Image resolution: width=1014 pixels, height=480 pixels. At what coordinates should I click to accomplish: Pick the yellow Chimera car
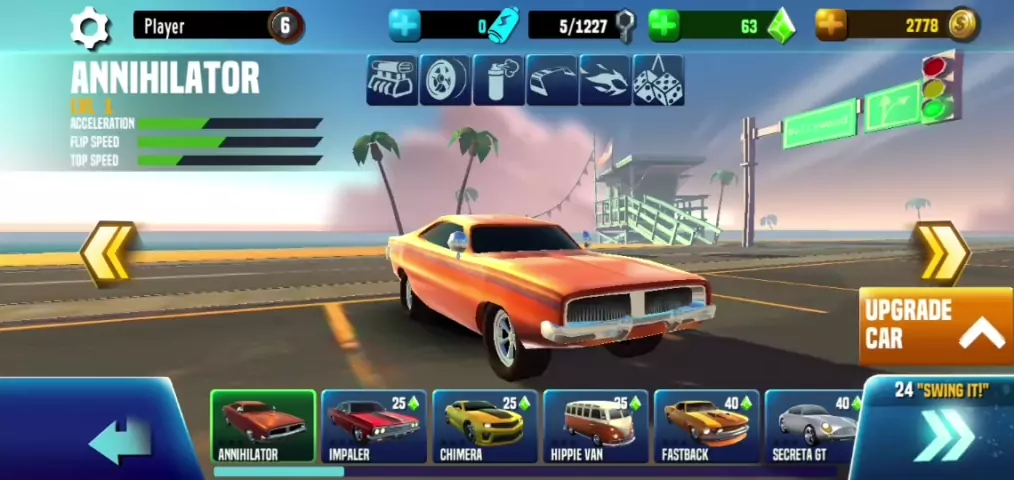click(485, 426)
